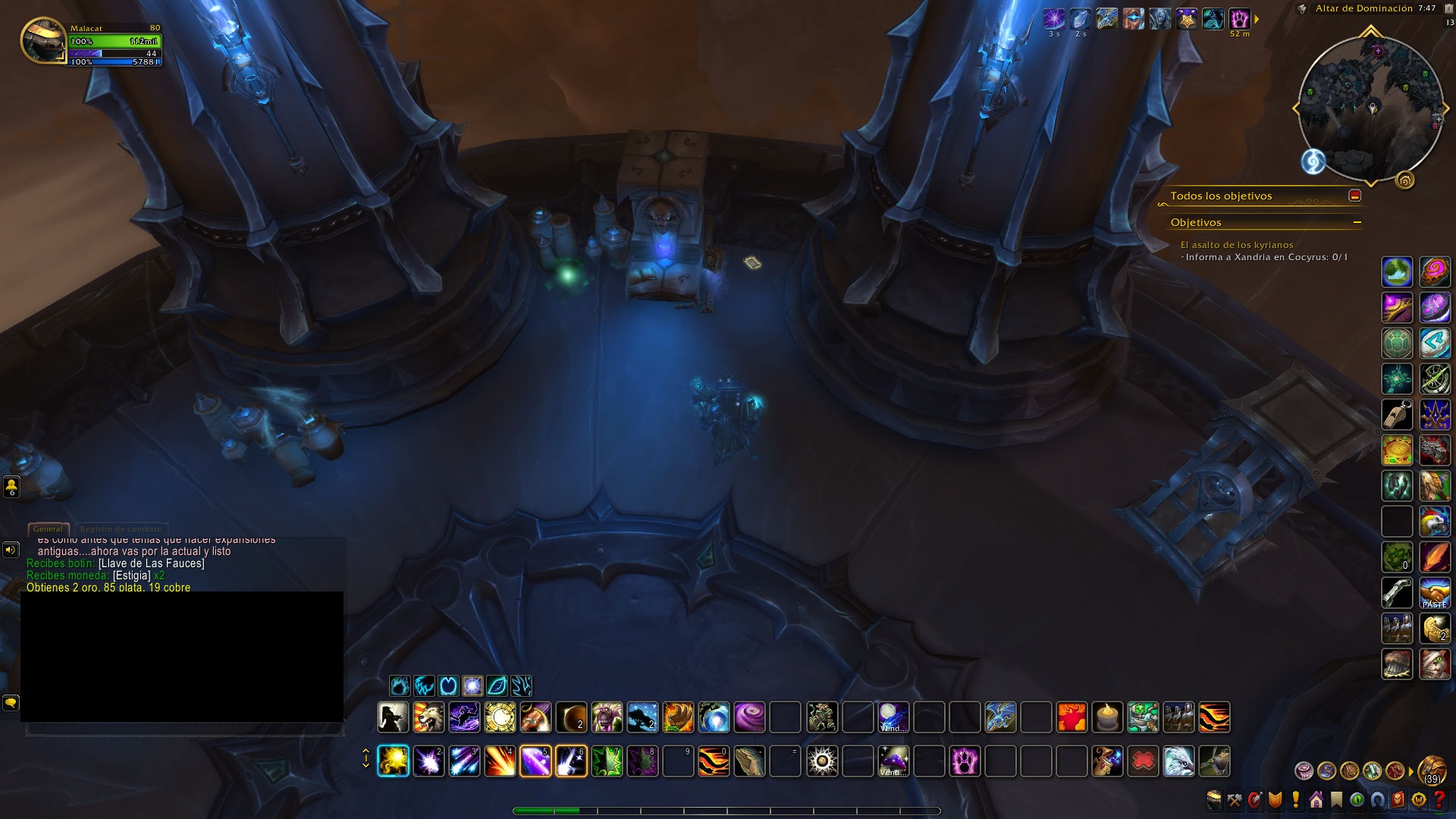Open the green eye group finder button
Image resolution: width=1456 pixels, height=819 pixels.
(x=1357, y=799)
